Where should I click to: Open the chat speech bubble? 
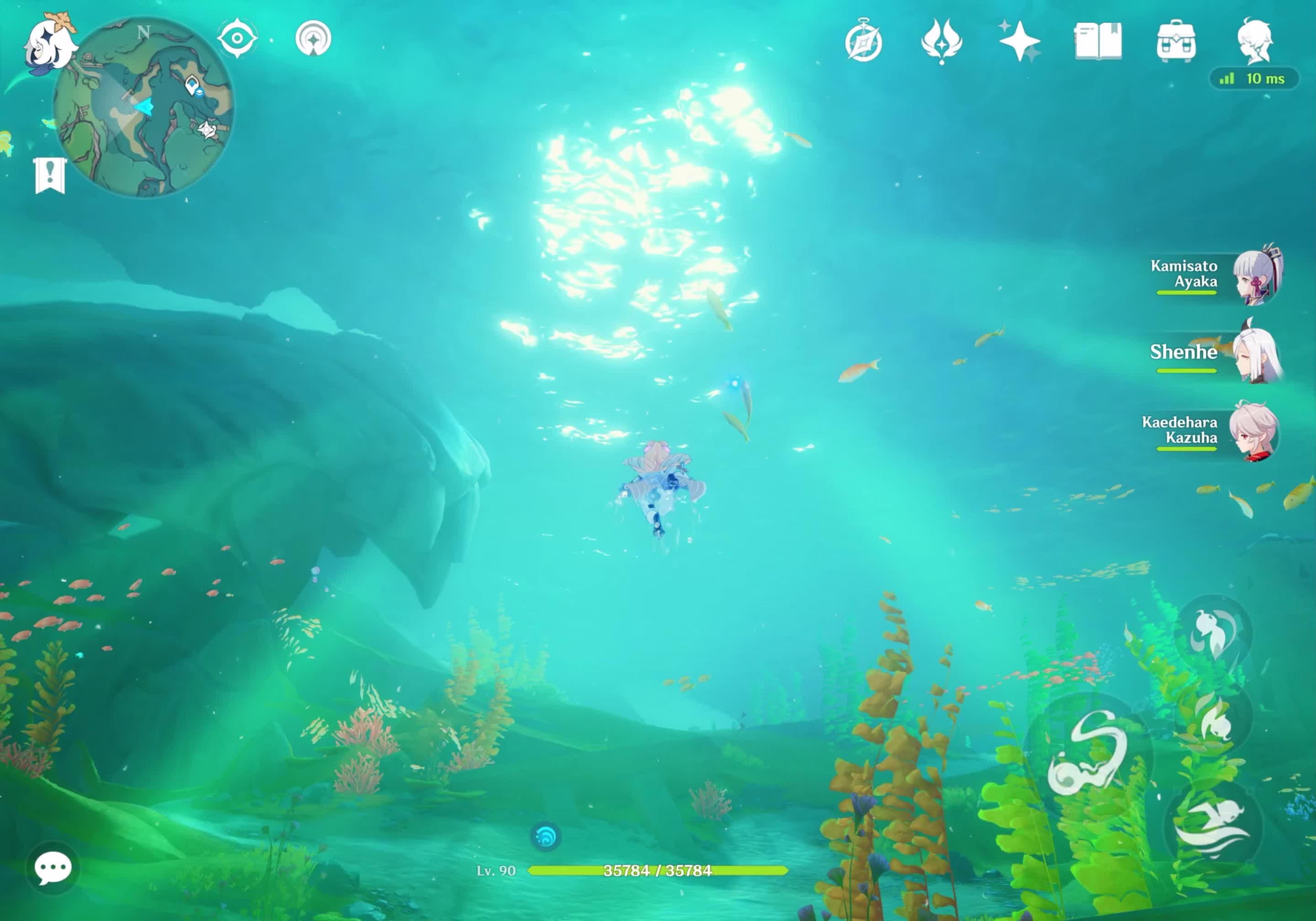click(53, 868)
